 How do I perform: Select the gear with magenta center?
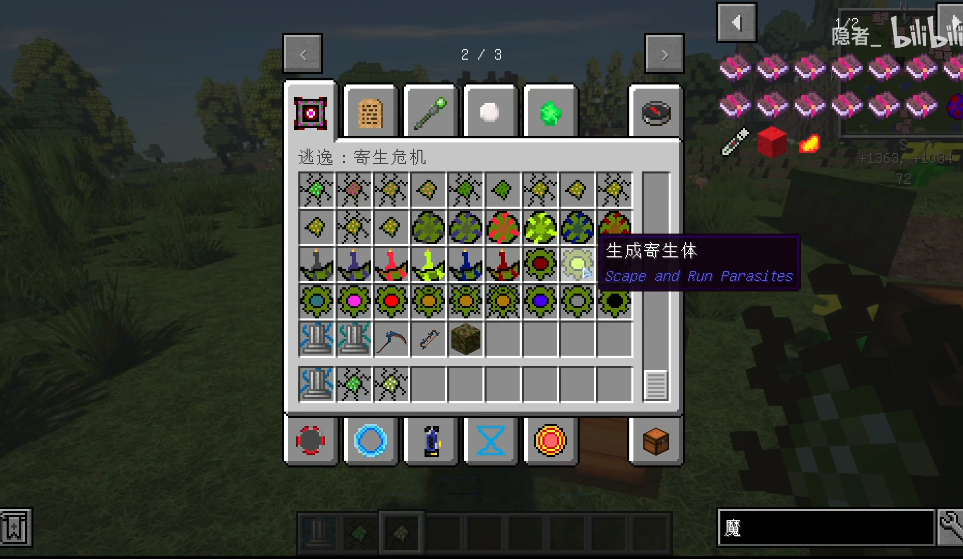[x=353, y=301]
